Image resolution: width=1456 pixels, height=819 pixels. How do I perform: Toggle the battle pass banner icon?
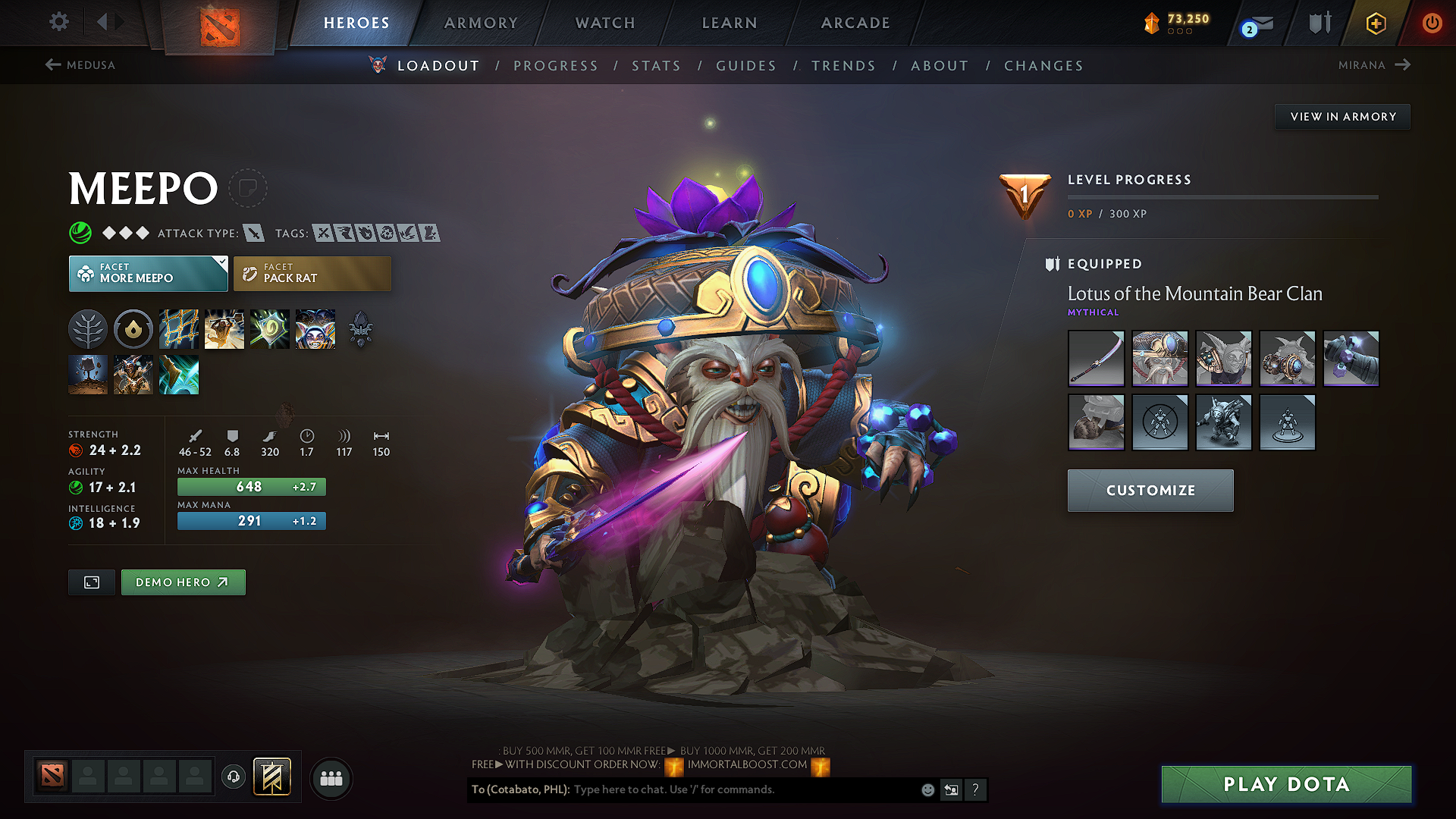click(271, 777)
